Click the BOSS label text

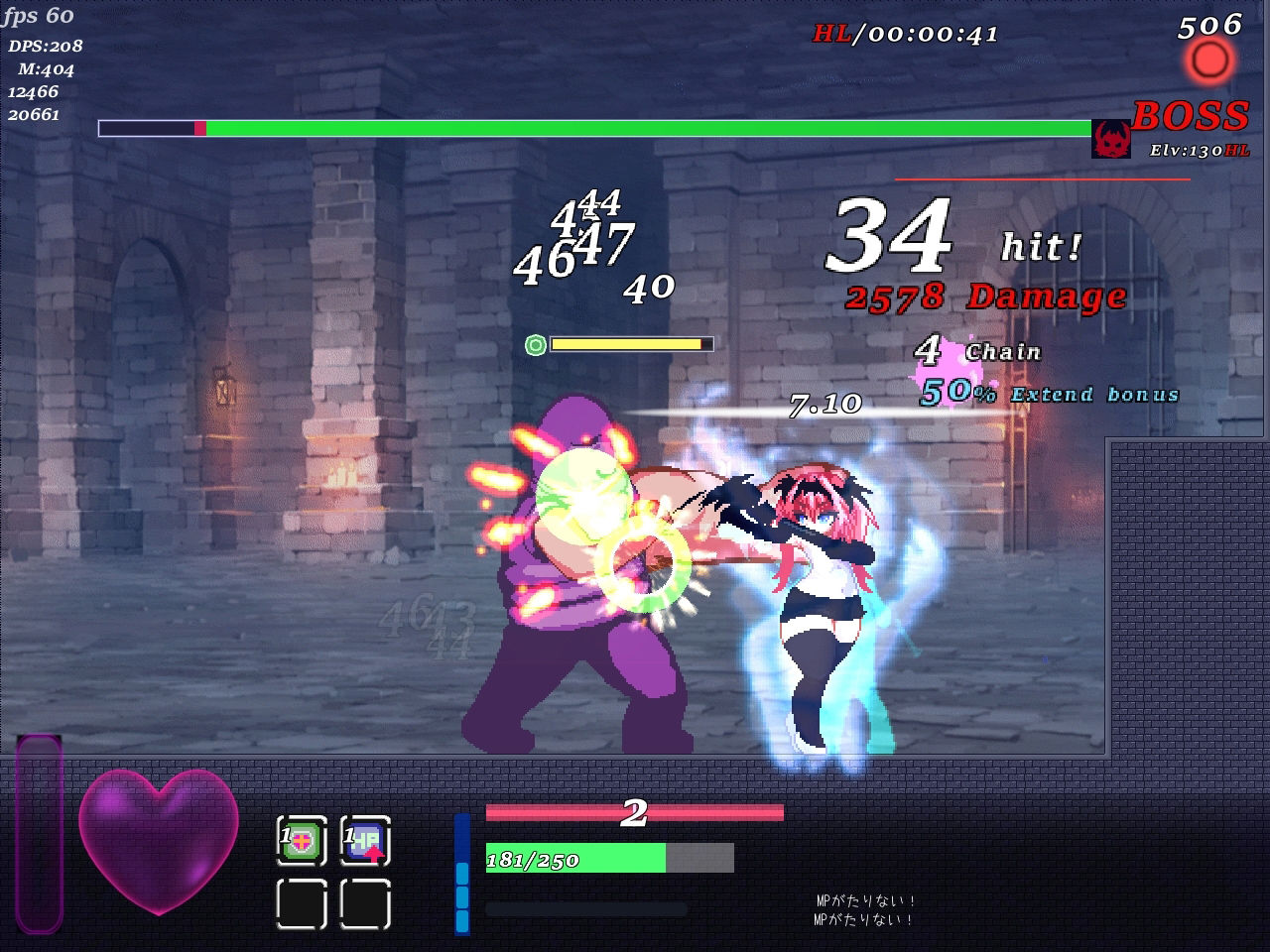[x=1190, y=117]
